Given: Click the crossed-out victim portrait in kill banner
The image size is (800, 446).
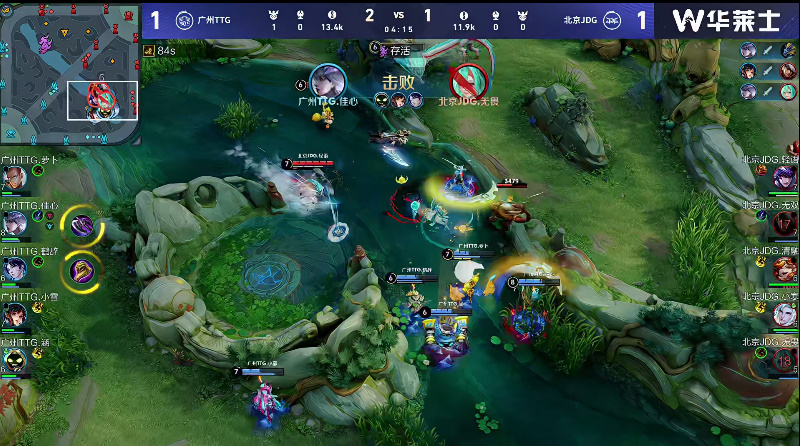Looking at the screenshot, I should click(x=467, y=79).
